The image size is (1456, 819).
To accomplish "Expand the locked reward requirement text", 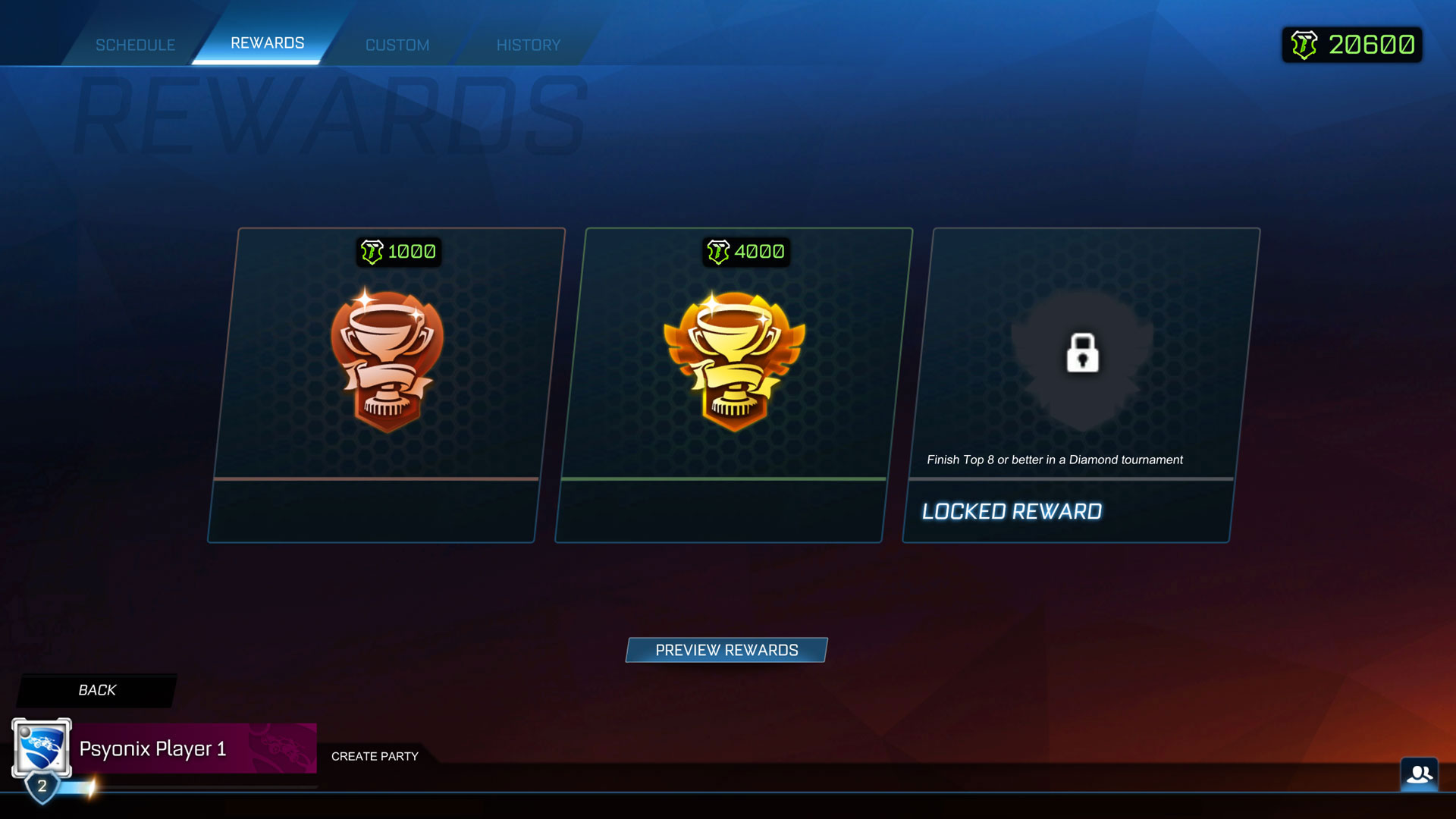I will point(1055,460).
